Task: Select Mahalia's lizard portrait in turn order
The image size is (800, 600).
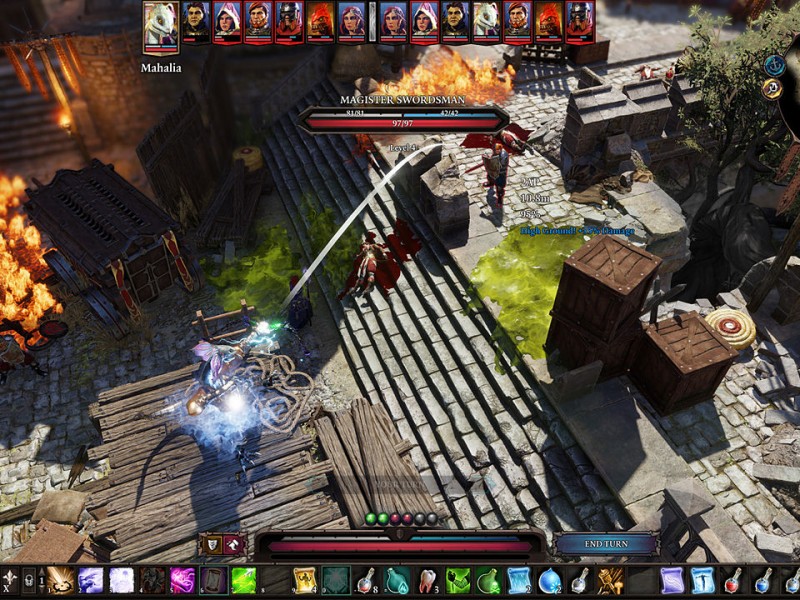Action: pyautogui.click(x=160, y=25)
